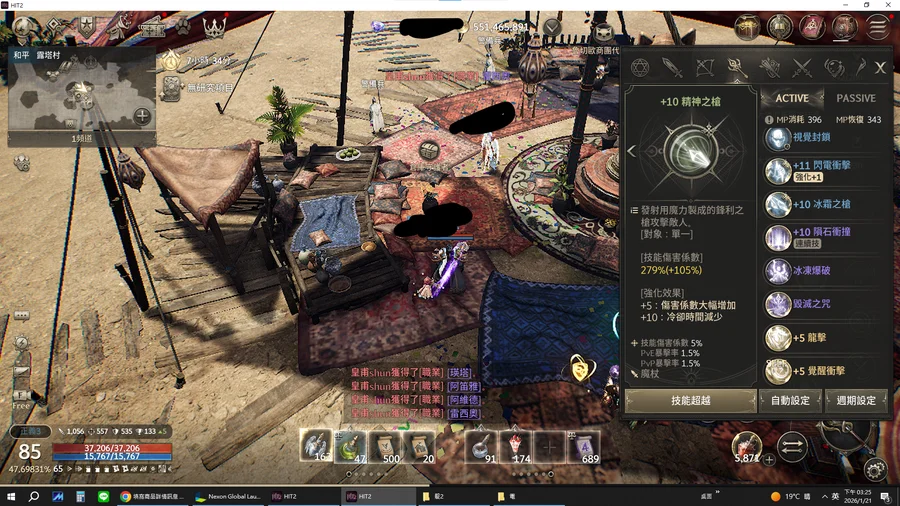
Task: Open the Nexon Global Launcher taskbar item
Action: pyautogui.click(x=230, y=496)
